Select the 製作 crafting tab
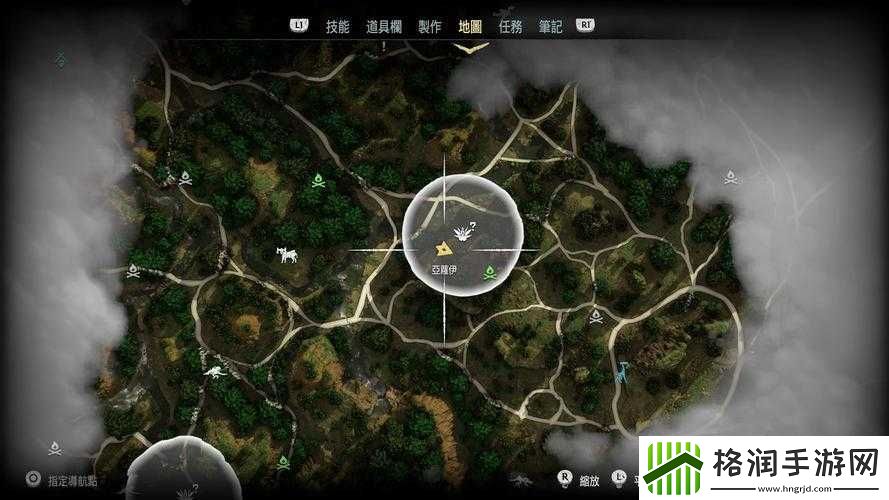This screenshot has width=889, height=500. coord(430,27)
